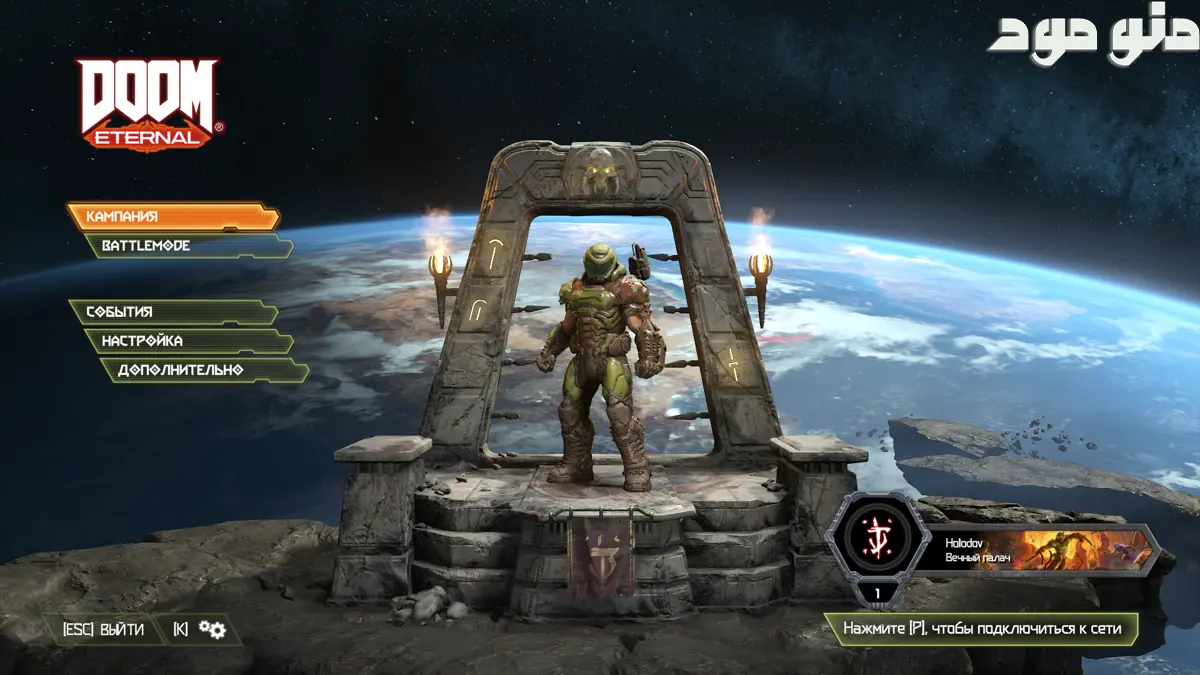The width and height of the screenshot is (1200, 675).
Task: Select the Кампания menu entry
Action: click(172, 216)
